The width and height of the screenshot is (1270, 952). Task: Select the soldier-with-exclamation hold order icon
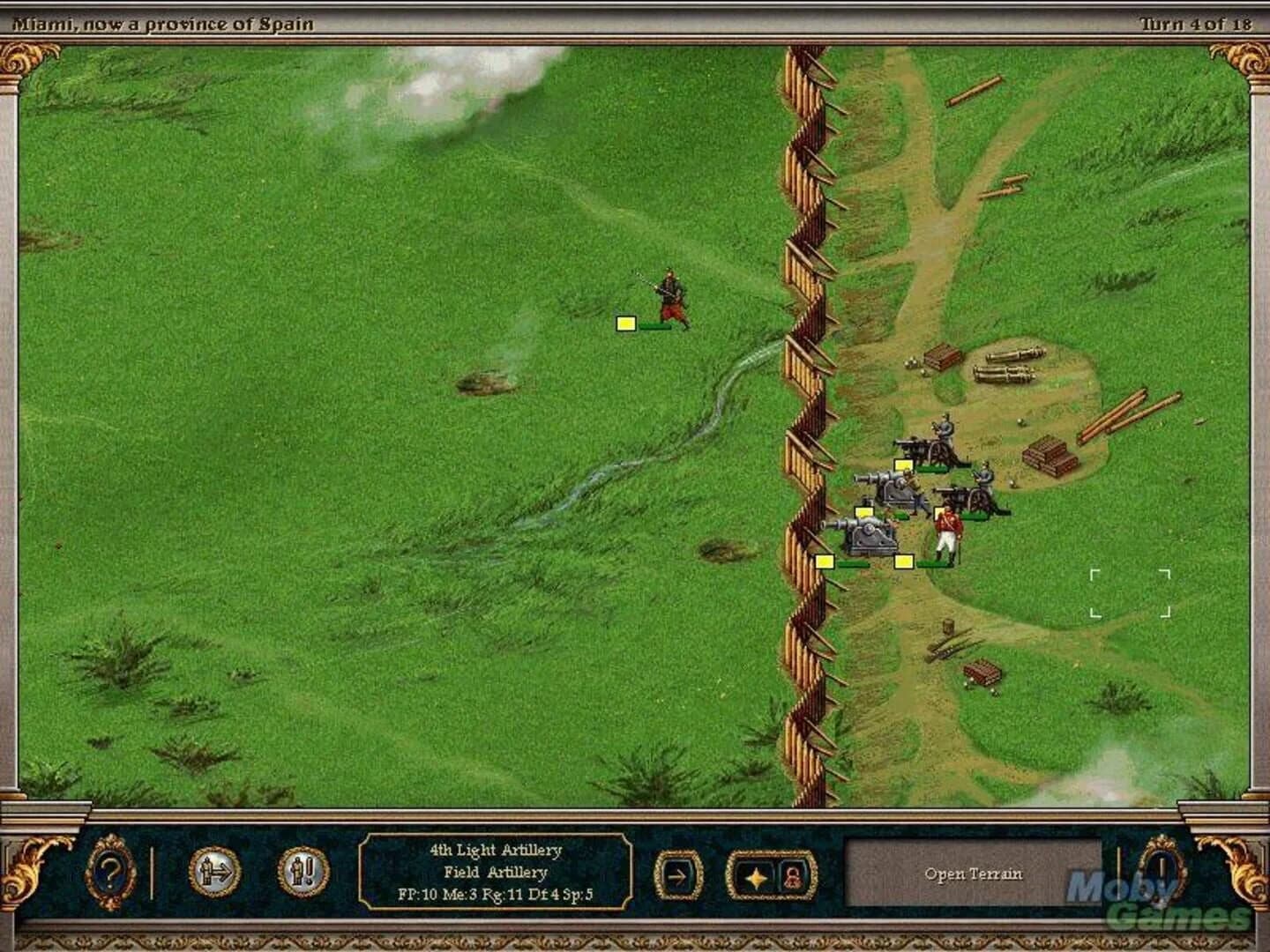point(304,873)
